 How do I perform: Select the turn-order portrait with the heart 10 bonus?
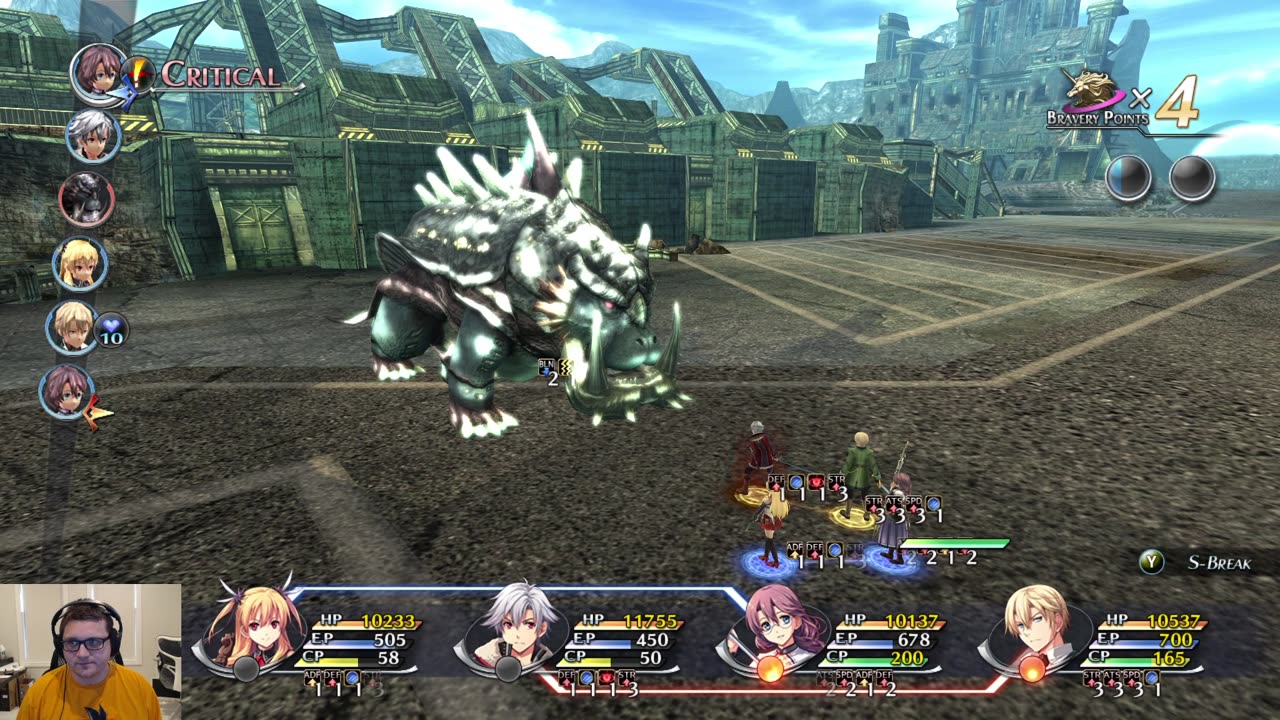[72, 327]
